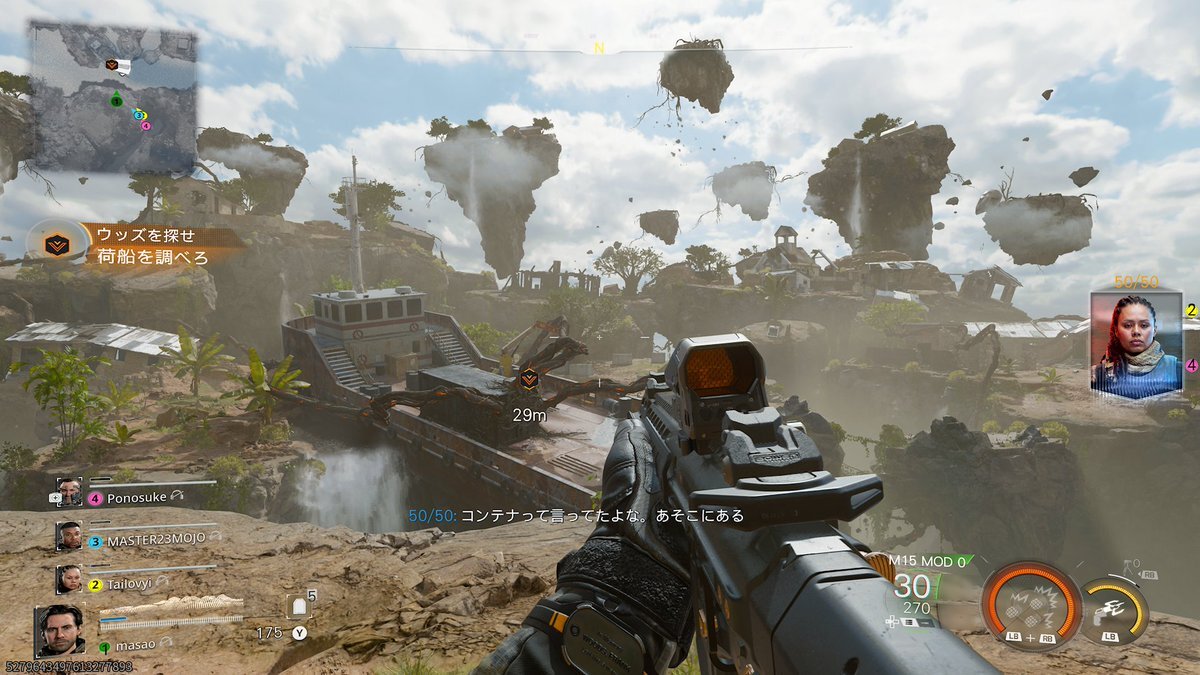The width and height of the screenshot is (1200, 675).
Task: Select the armor plate item slot
Action: point(299,607)
